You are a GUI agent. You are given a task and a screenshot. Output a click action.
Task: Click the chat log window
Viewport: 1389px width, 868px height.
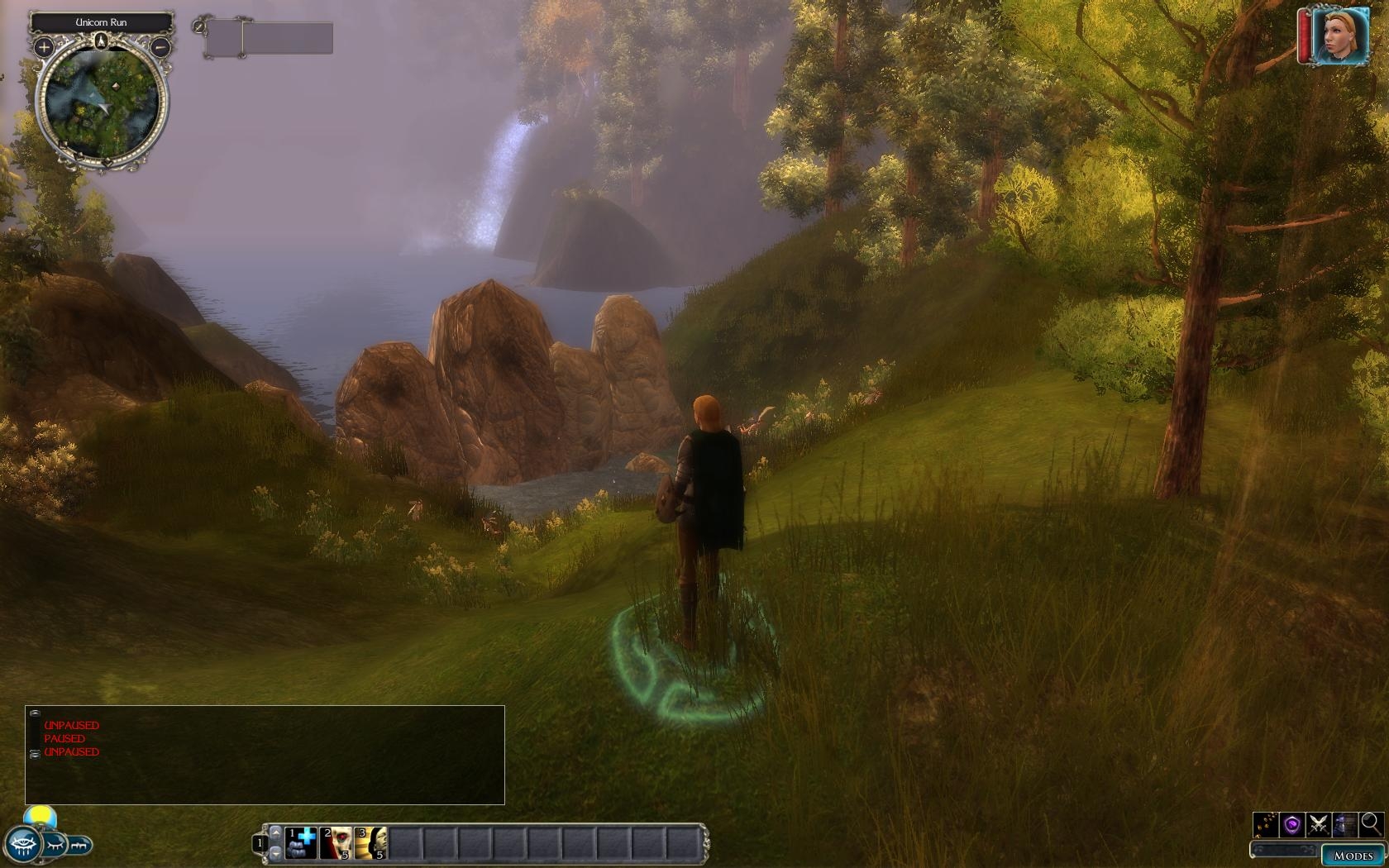[265, 755]
